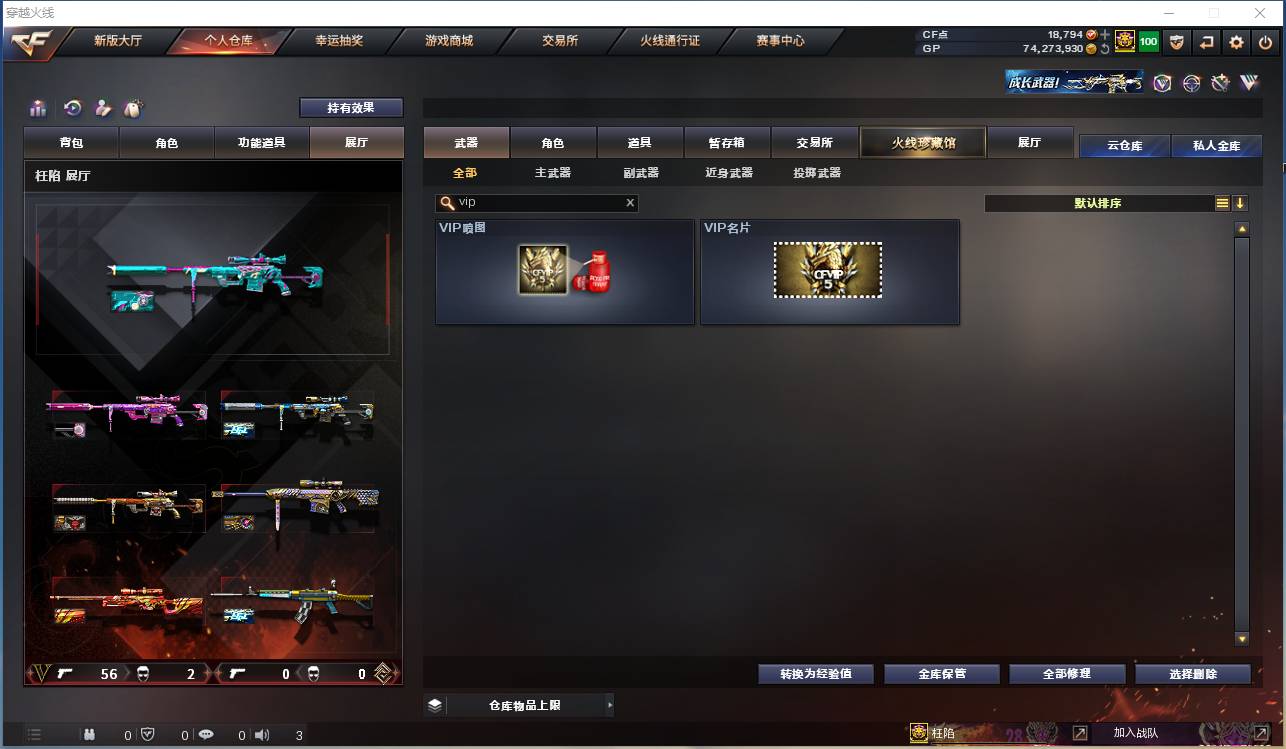Click the green 100 fatigue value indicator
This screenshot has width=1286, height=749.
coord(1148,42)
